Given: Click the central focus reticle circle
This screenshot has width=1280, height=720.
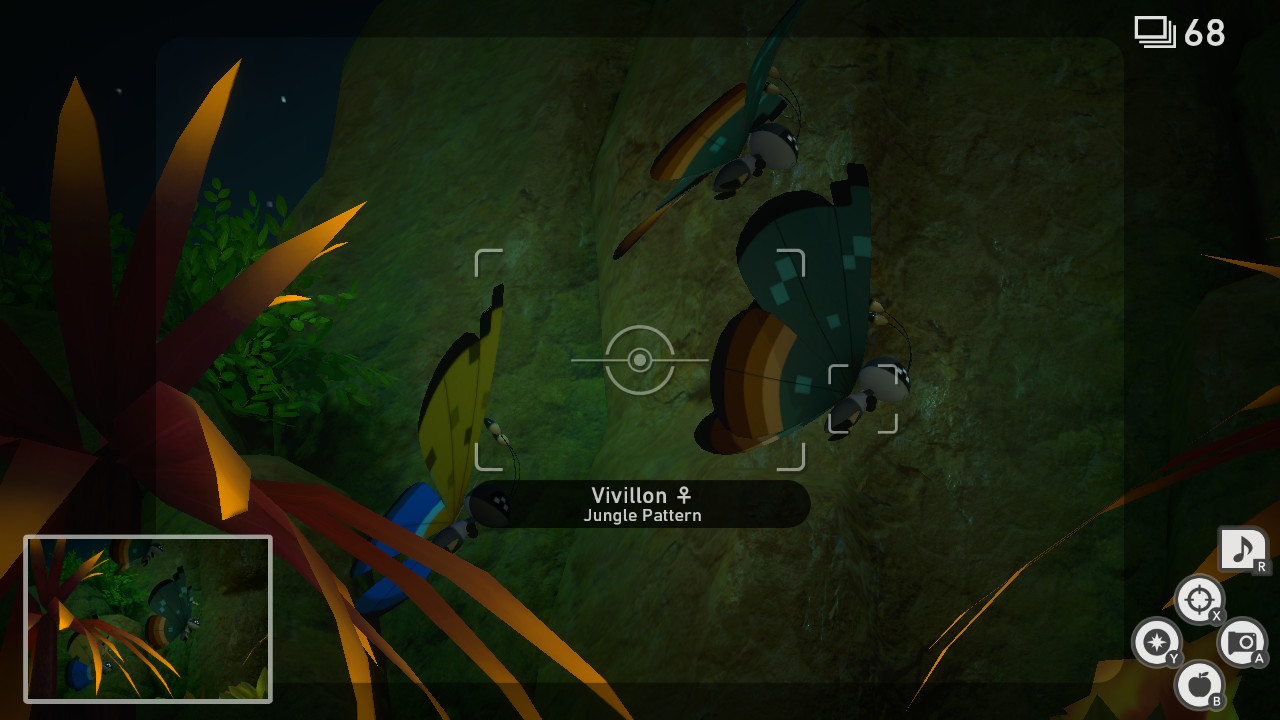Looking at the screenshot, I should [x=640, y=362].
